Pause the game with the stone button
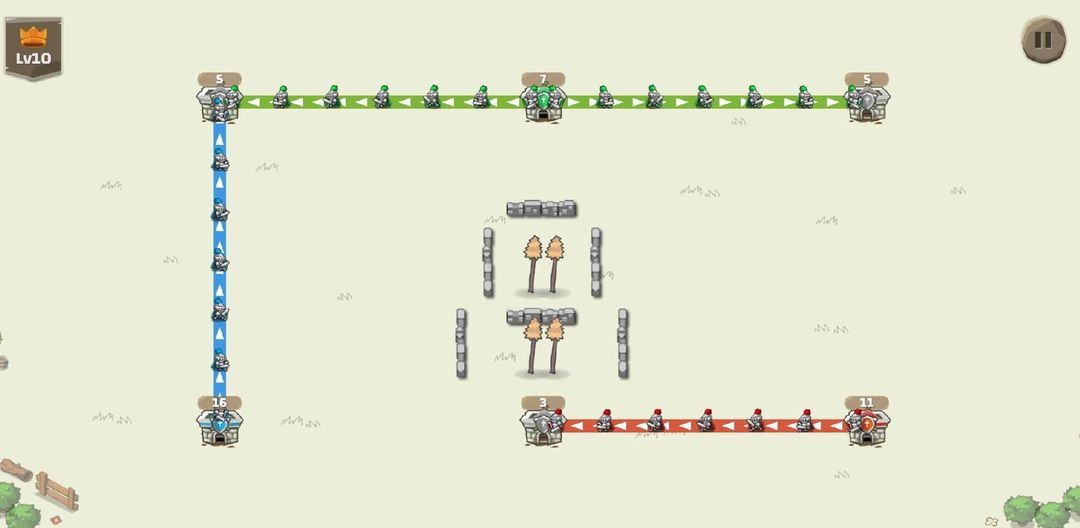The image size is (1080, 528). pyautogui.click(x=1042, y=40)
